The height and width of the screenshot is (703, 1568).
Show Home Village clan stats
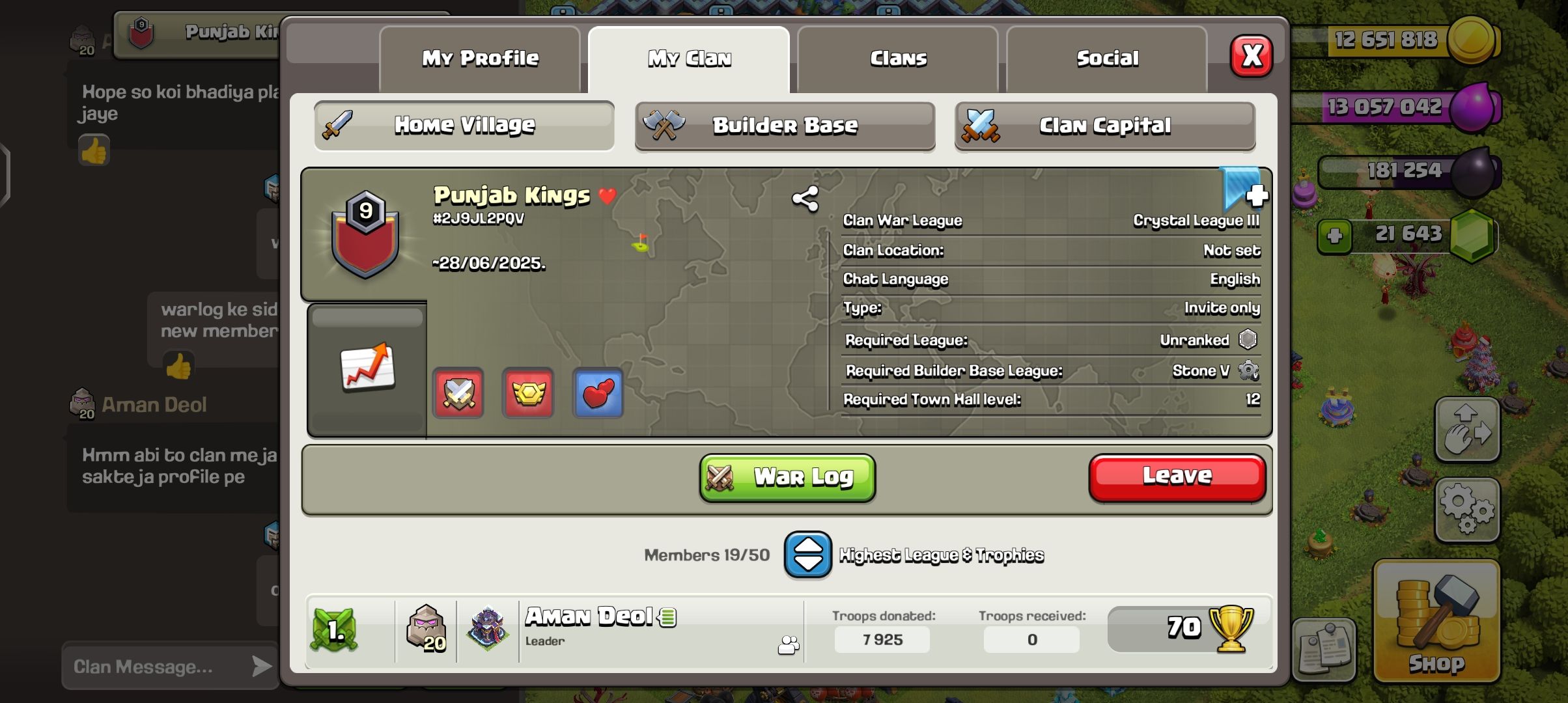click(x=464, y=125)
